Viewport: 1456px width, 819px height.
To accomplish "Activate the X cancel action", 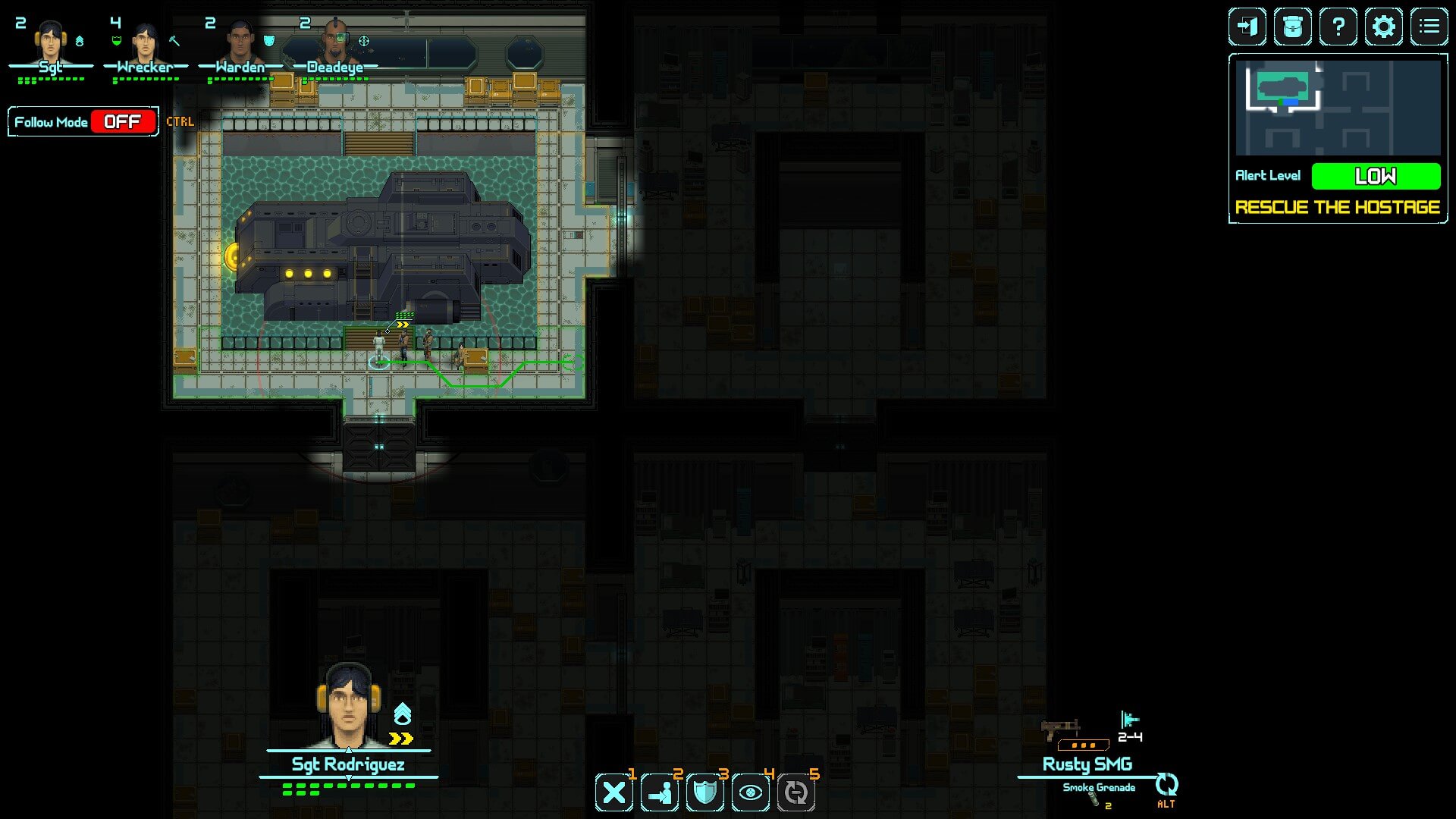I will (614, 793).
